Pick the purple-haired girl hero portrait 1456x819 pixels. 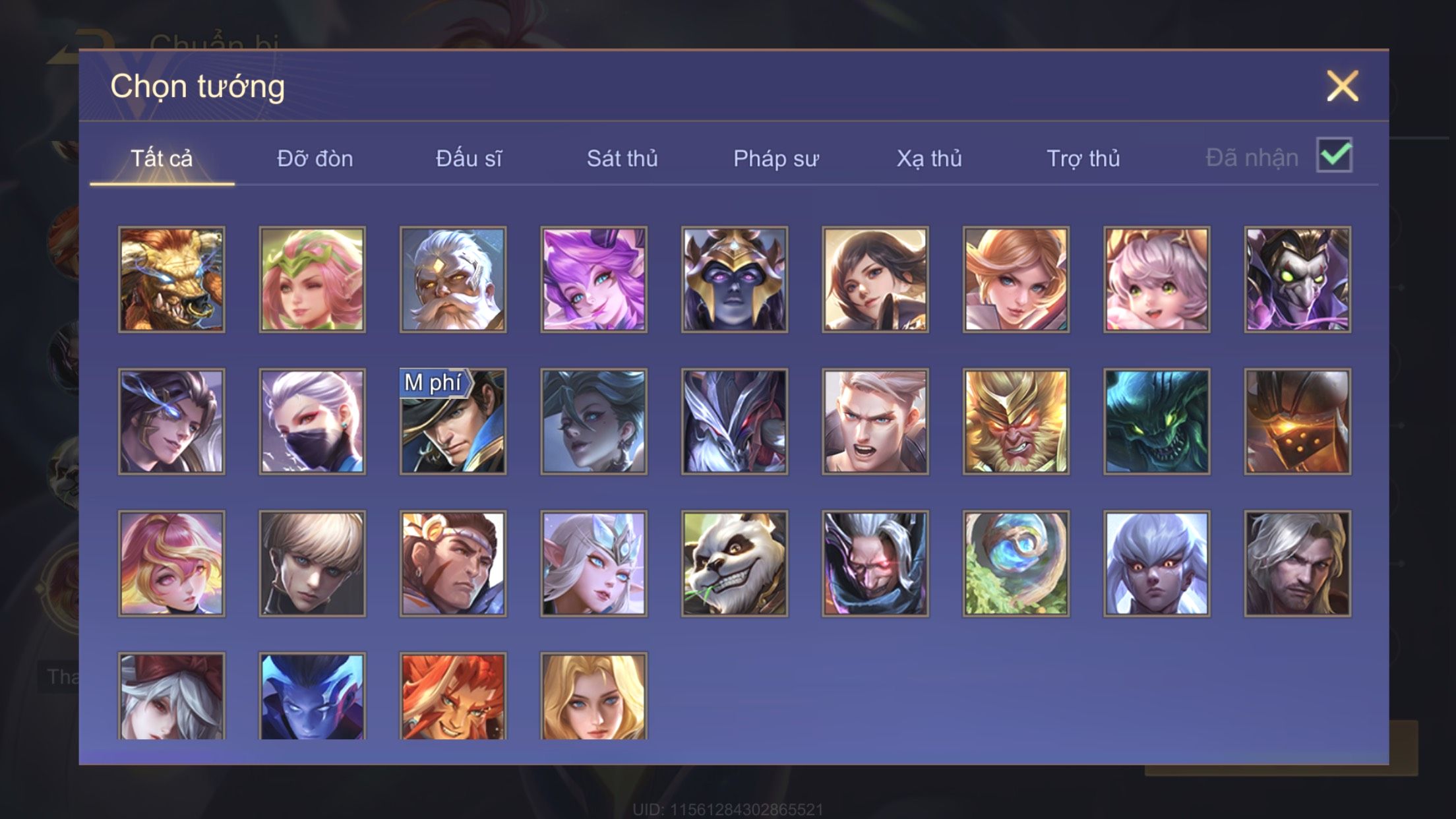click(593, 280)
